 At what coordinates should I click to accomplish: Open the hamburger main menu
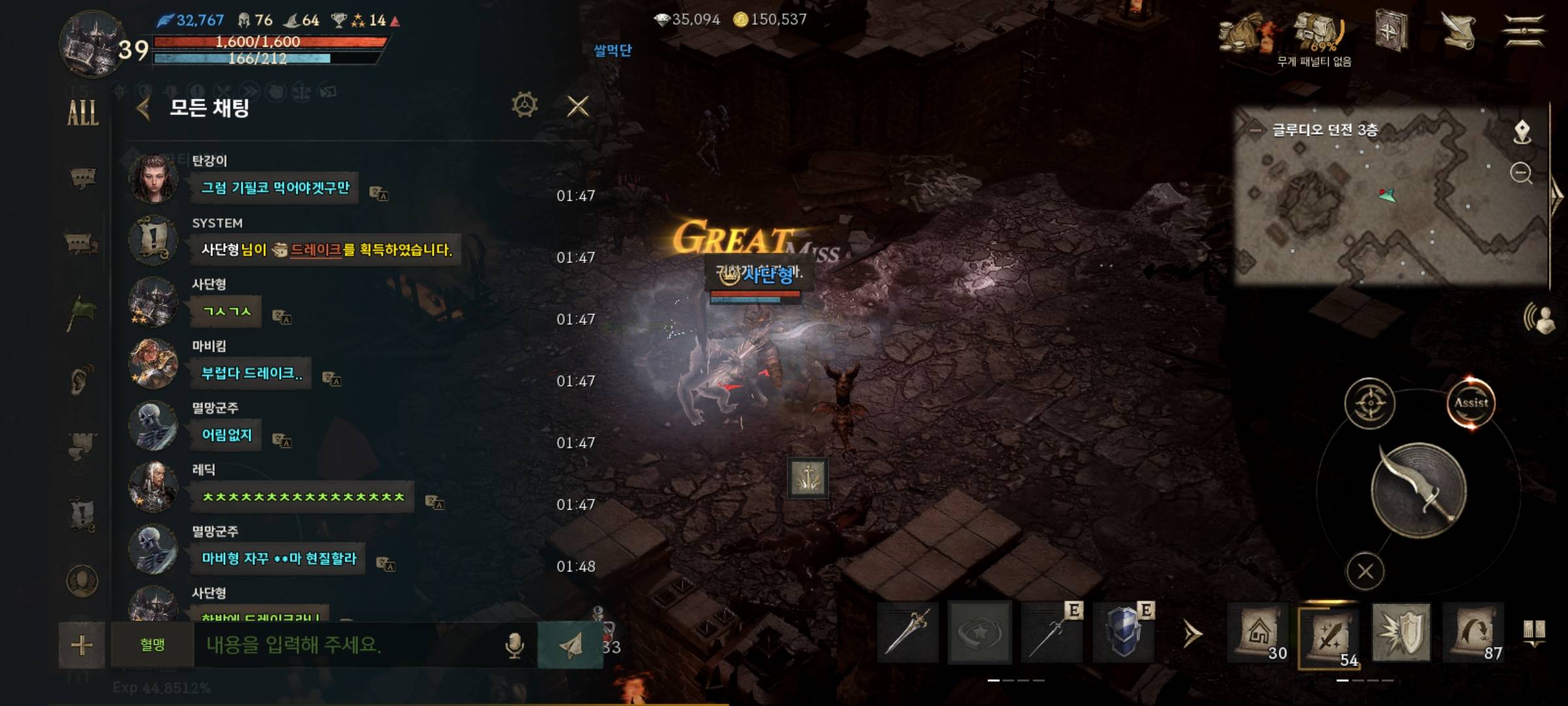[1524, 31]
